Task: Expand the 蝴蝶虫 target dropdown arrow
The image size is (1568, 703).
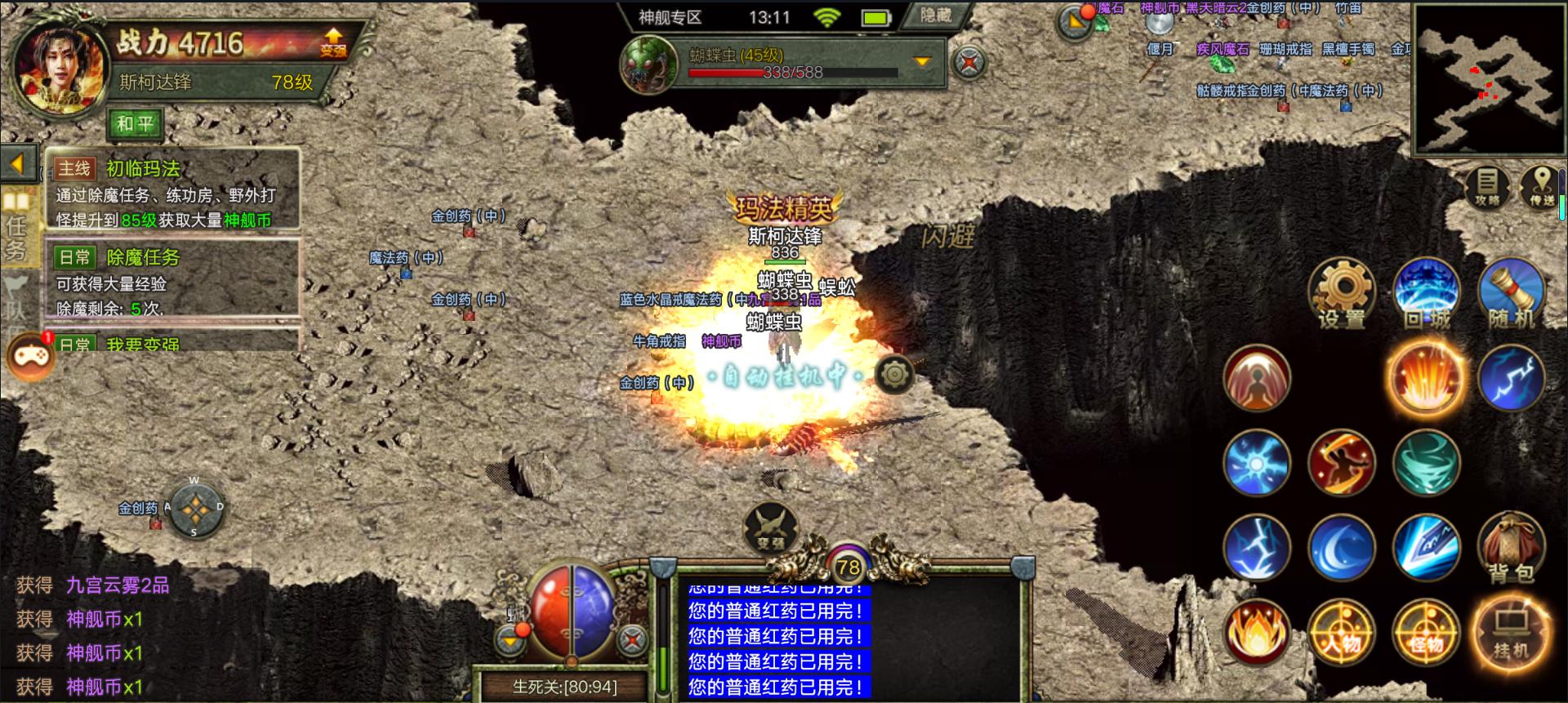Action: (922, 62)
